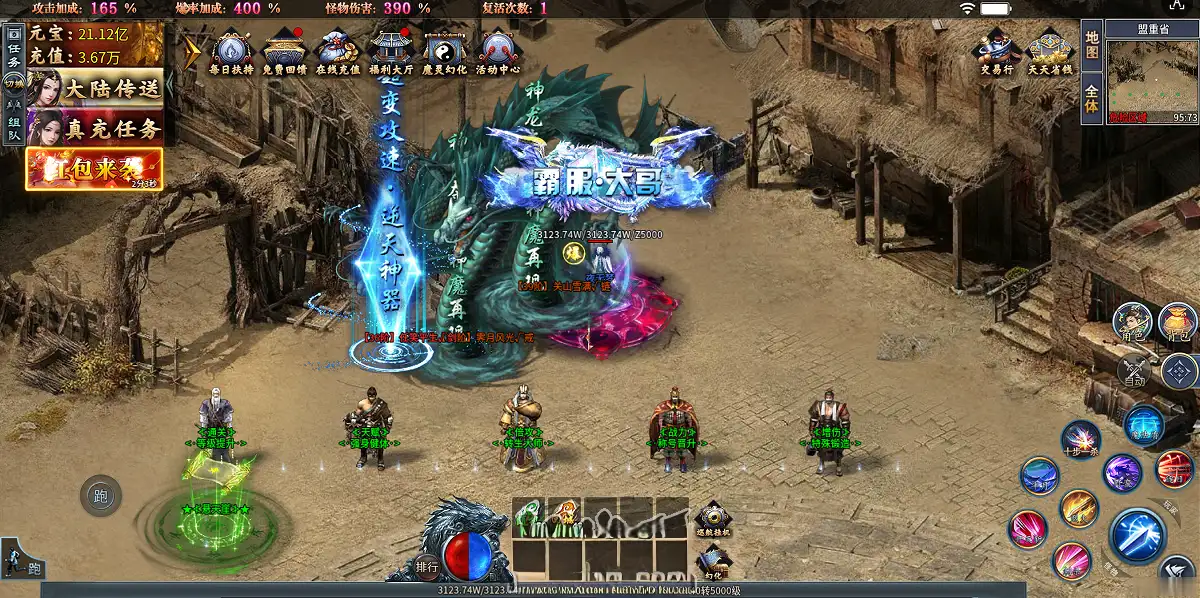Toggle 自动 auto-combat crossed swords button
This screenshot has width=1200, height=598.
(x=1134, y=372)
